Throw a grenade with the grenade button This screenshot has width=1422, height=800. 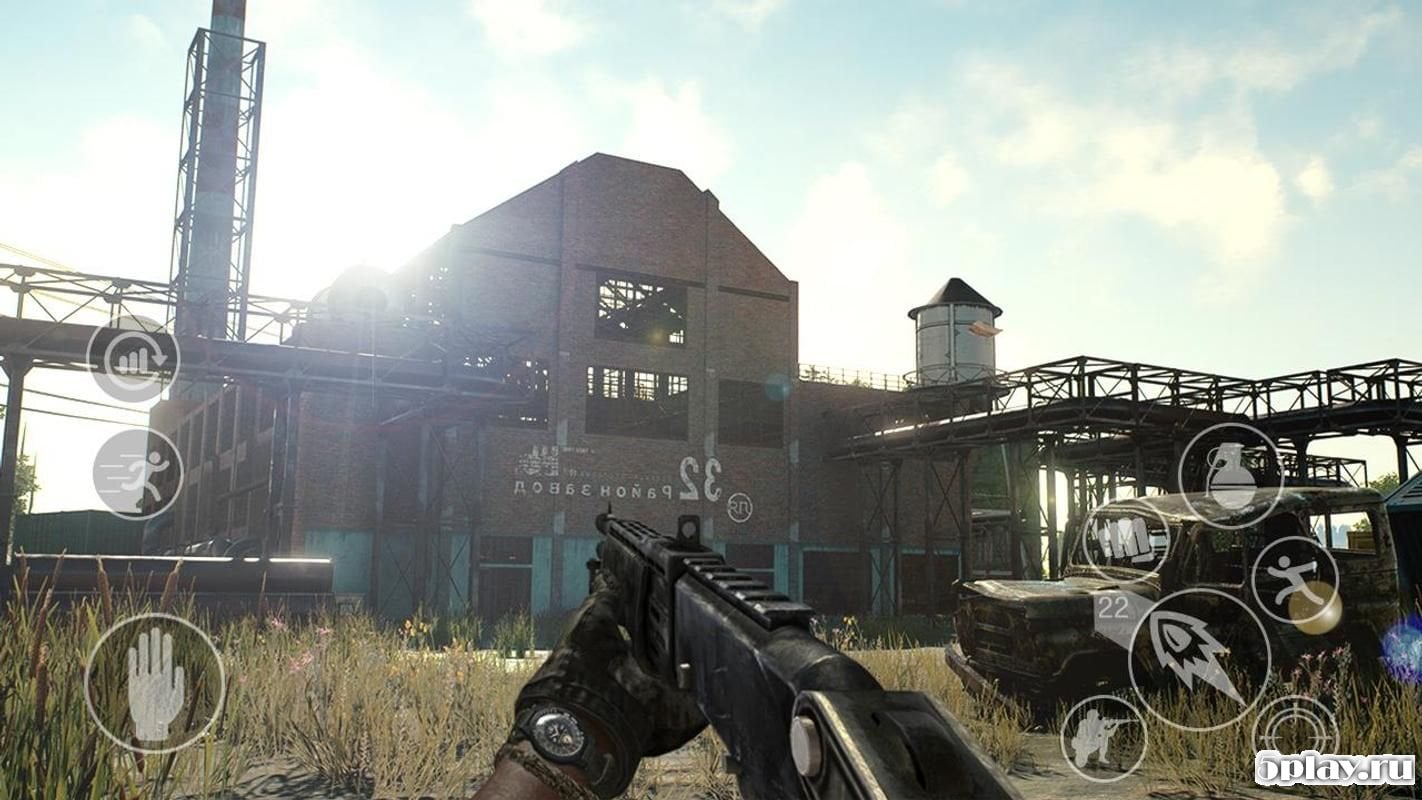1230,475
